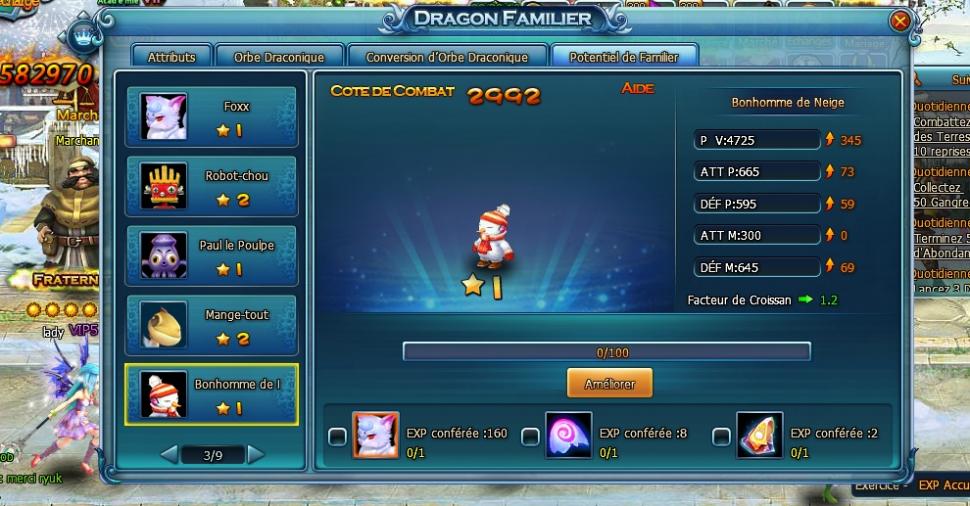The image size is (970, 506).
Task: Click the Améliorer button
Action: coord(609,382)
